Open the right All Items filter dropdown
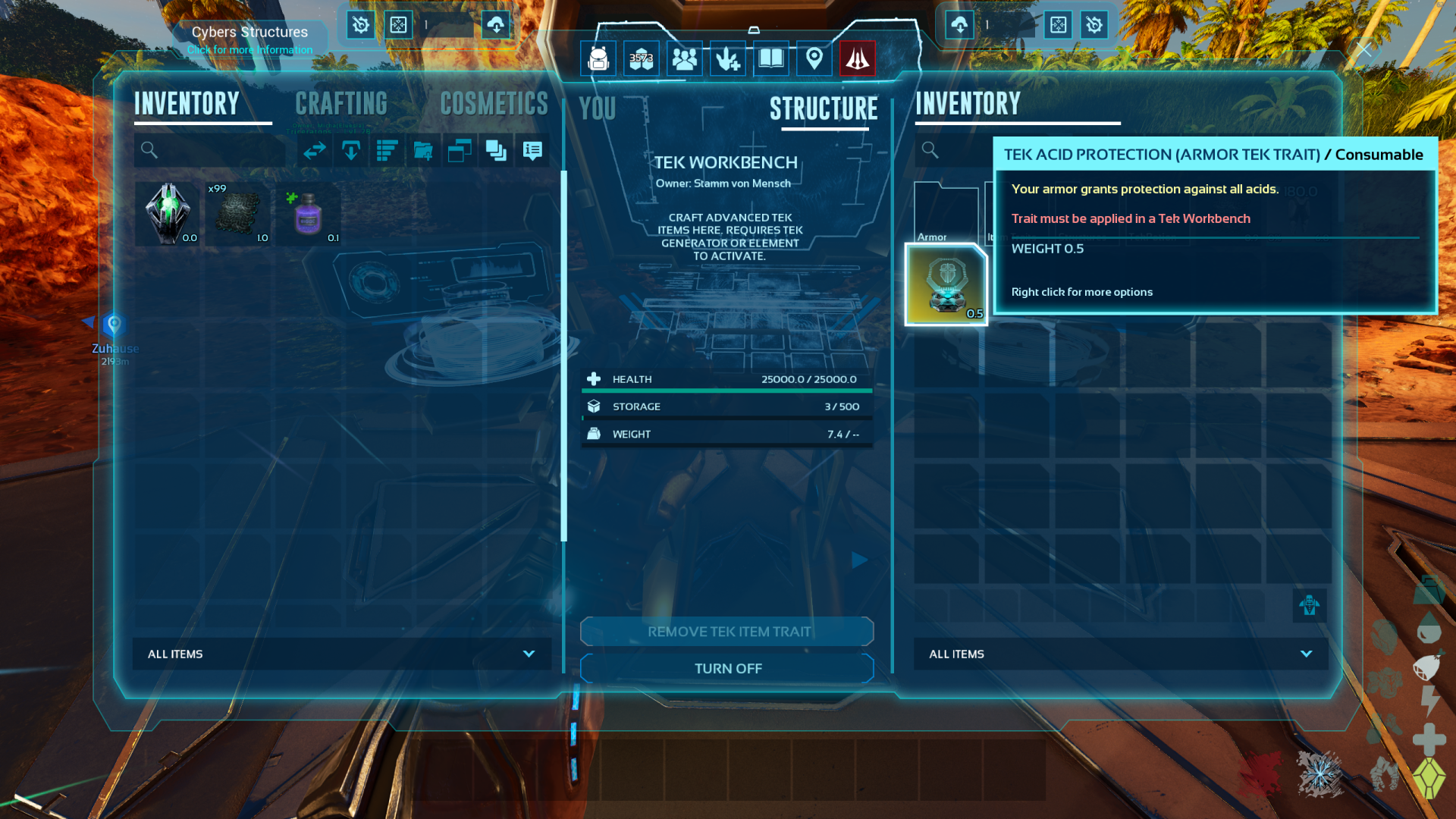Image resolution: width=1456 pixels, height=819 pixels. coord(1121,654)
